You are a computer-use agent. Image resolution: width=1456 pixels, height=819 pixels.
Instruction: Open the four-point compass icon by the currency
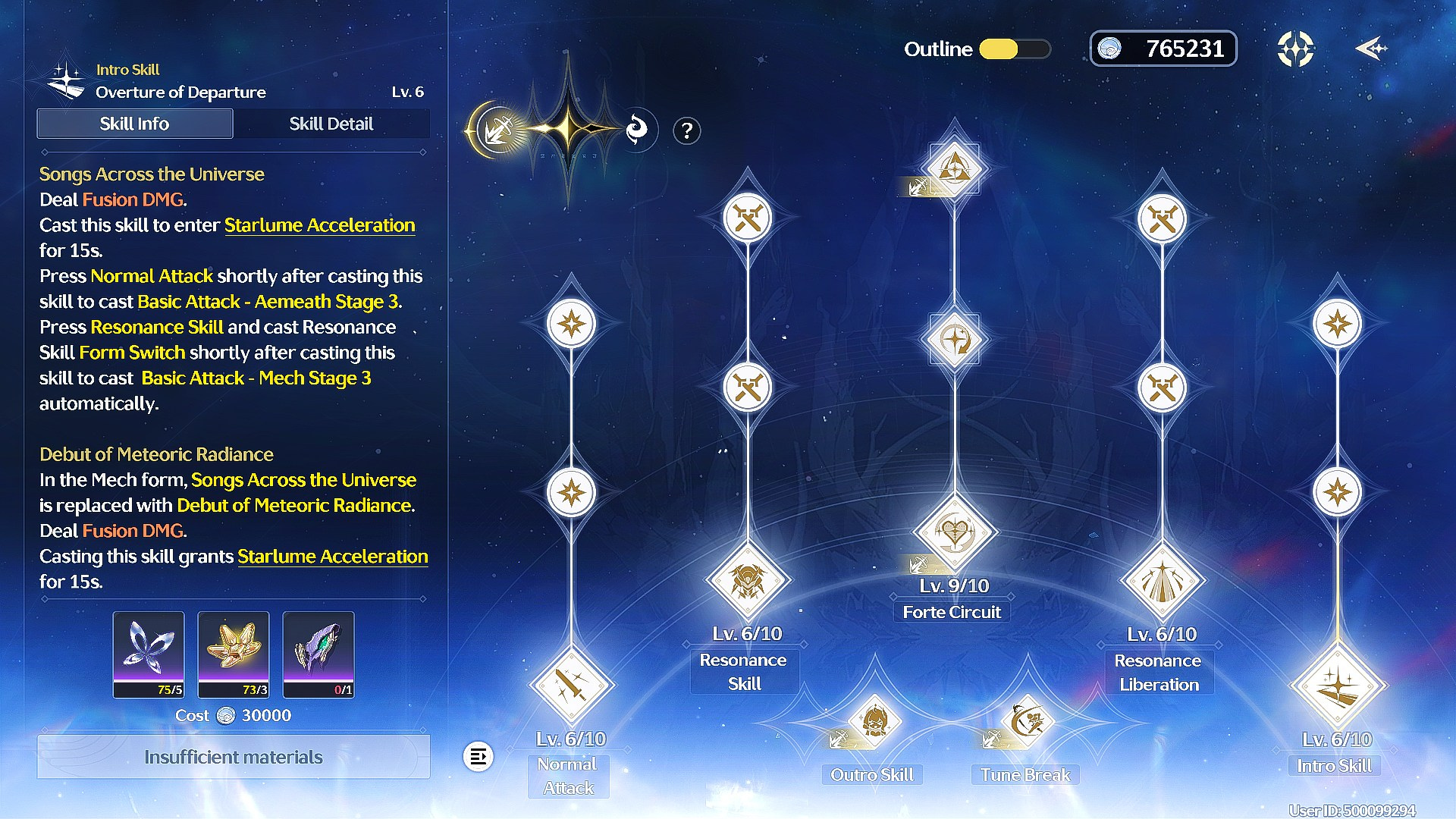pyautogui.click(x=1295, y=49)
